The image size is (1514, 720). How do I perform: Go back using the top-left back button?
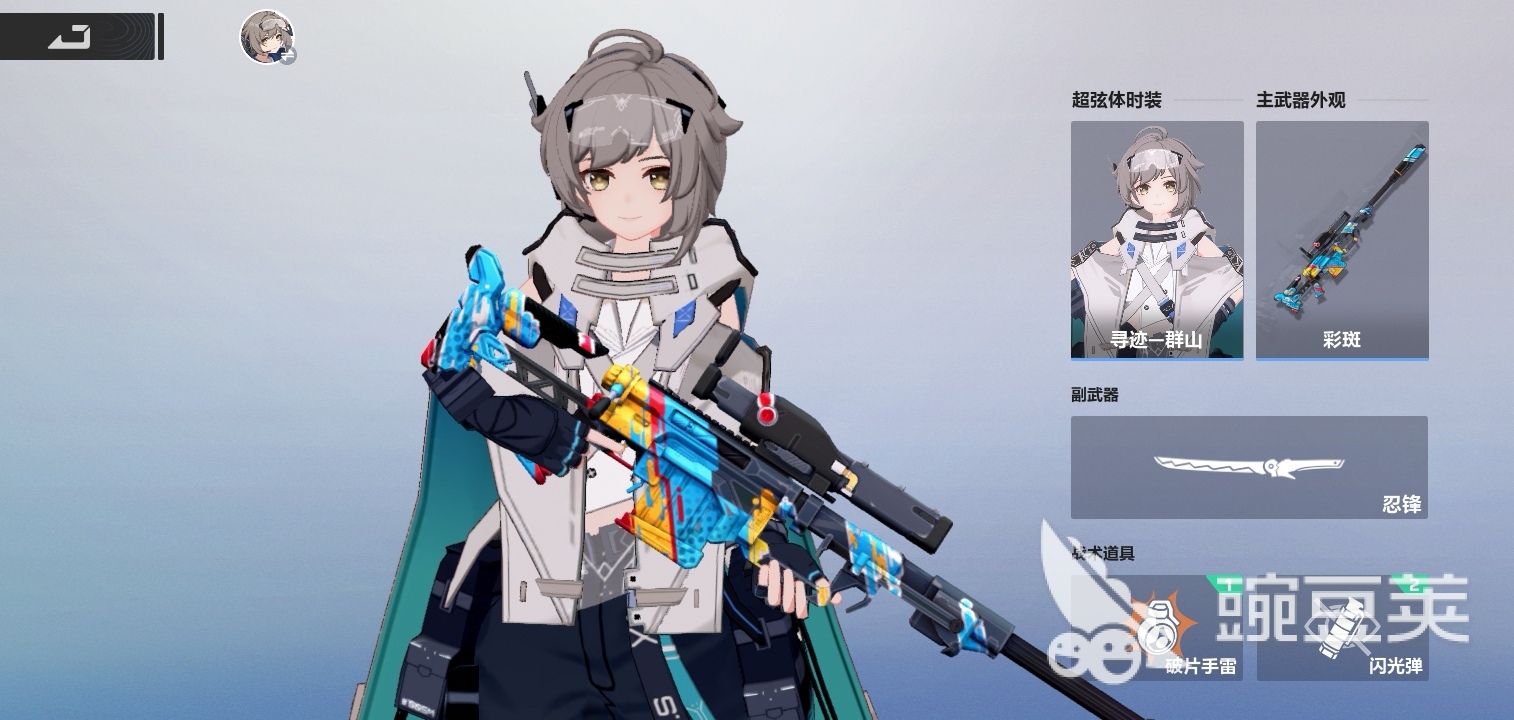(72, 37)
